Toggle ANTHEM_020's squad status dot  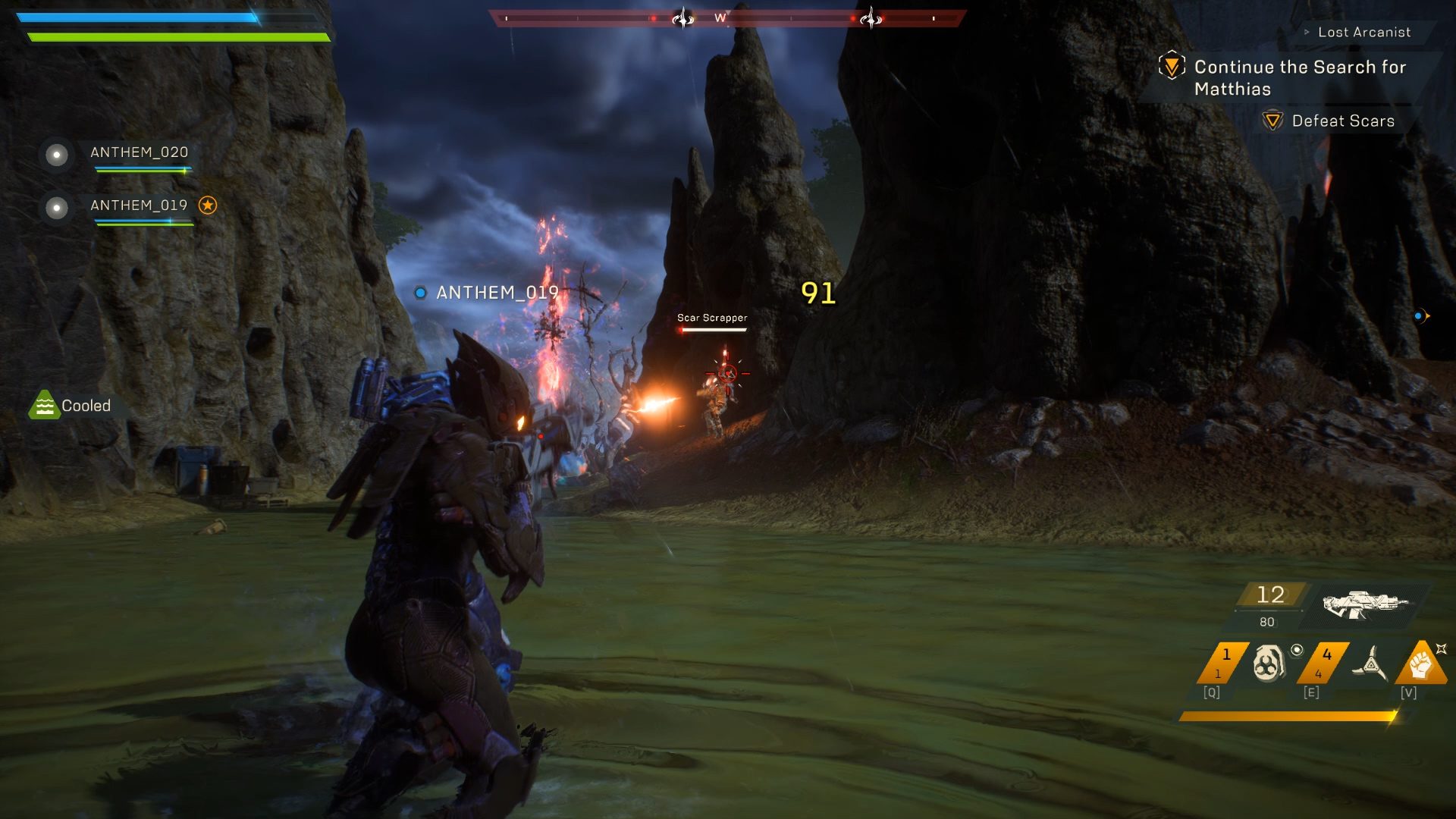point(55,155)
